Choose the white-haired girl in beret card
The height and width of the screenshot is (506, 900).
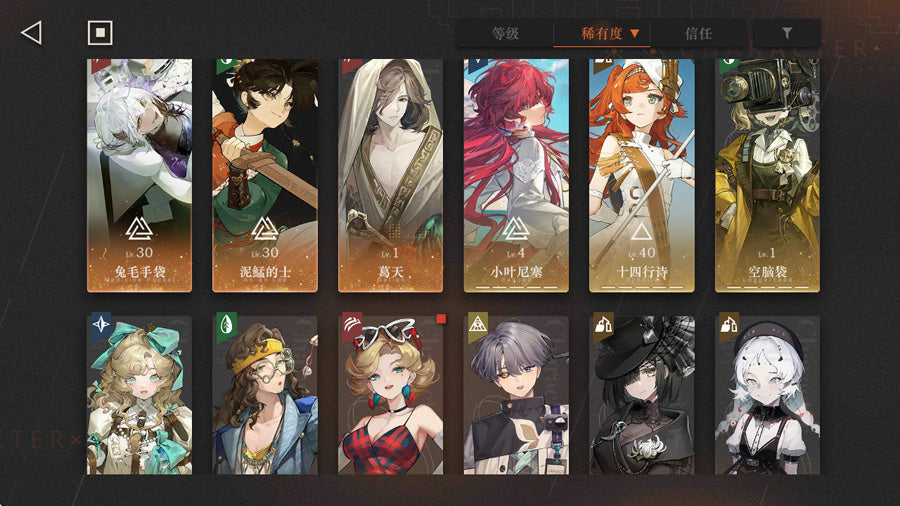(767, 395)
